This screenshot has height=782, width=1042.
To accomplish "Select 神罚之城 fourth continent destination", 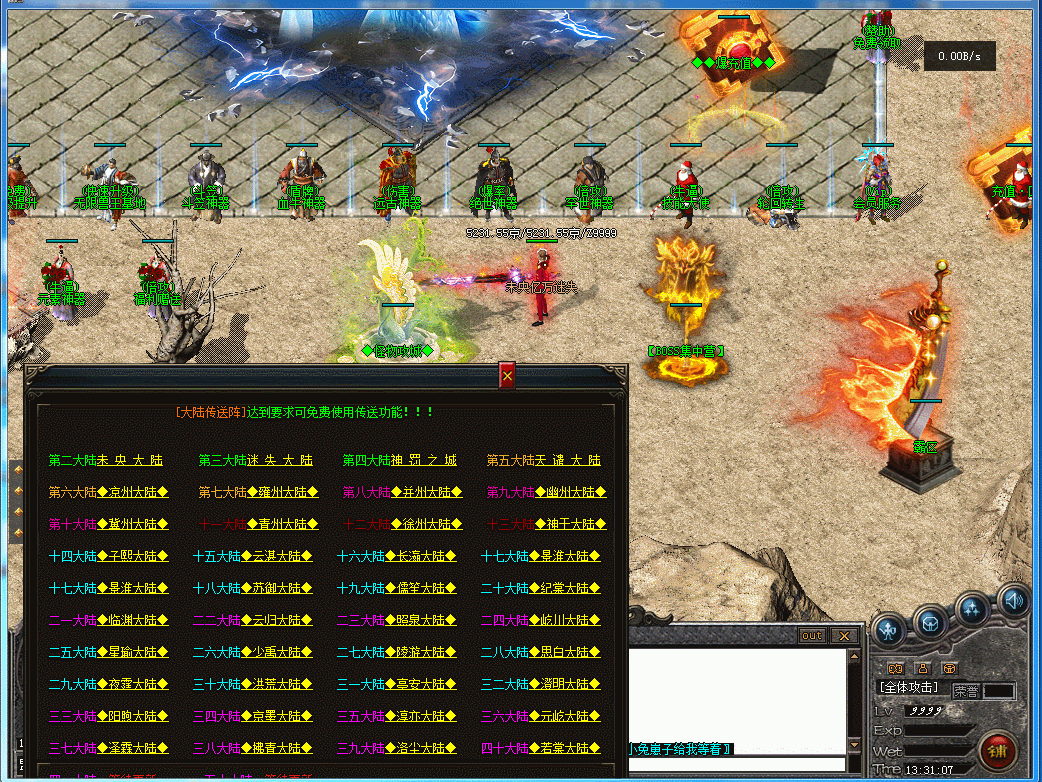I will tap(399, 460).
